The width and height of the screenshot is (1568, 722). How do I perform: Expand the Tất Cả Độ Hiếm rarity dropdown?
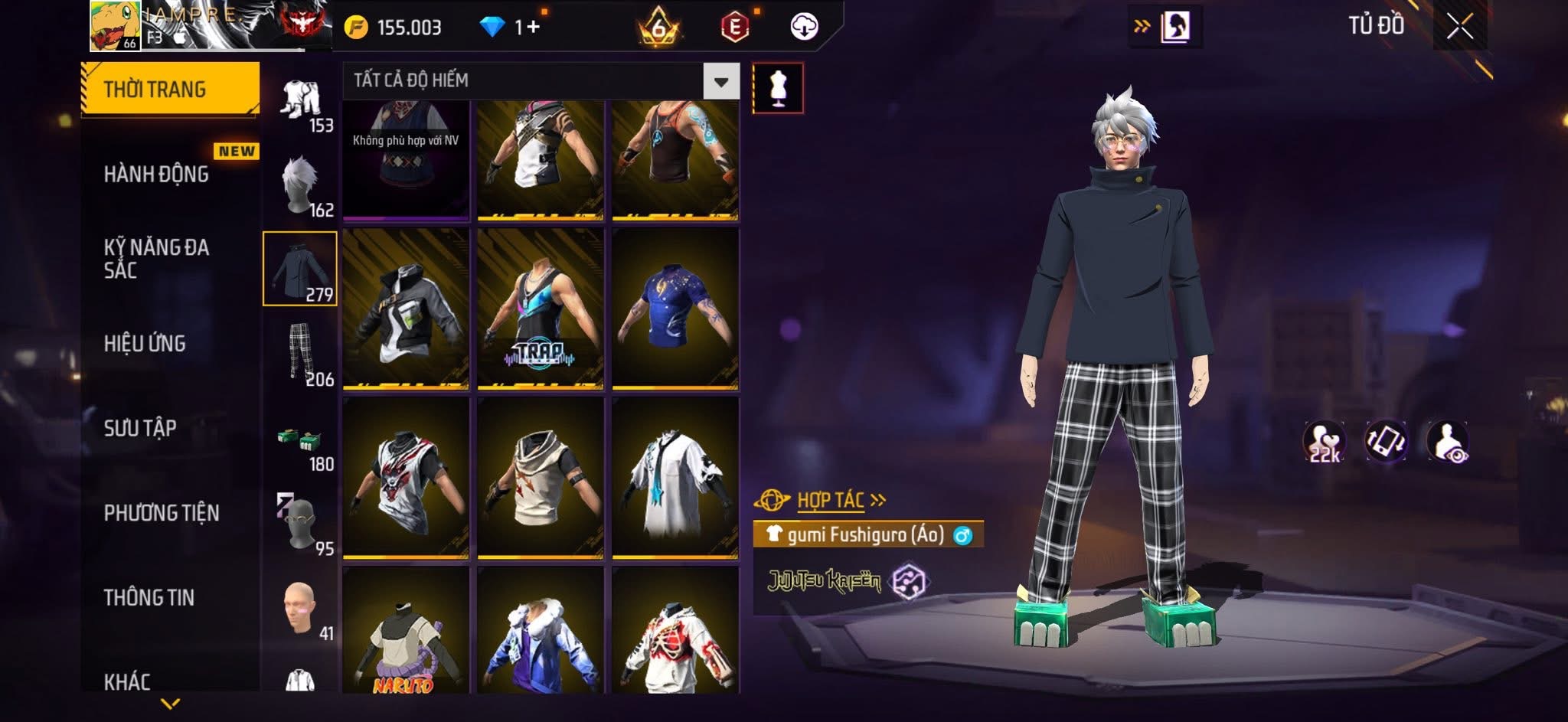[x=720, y=81]
